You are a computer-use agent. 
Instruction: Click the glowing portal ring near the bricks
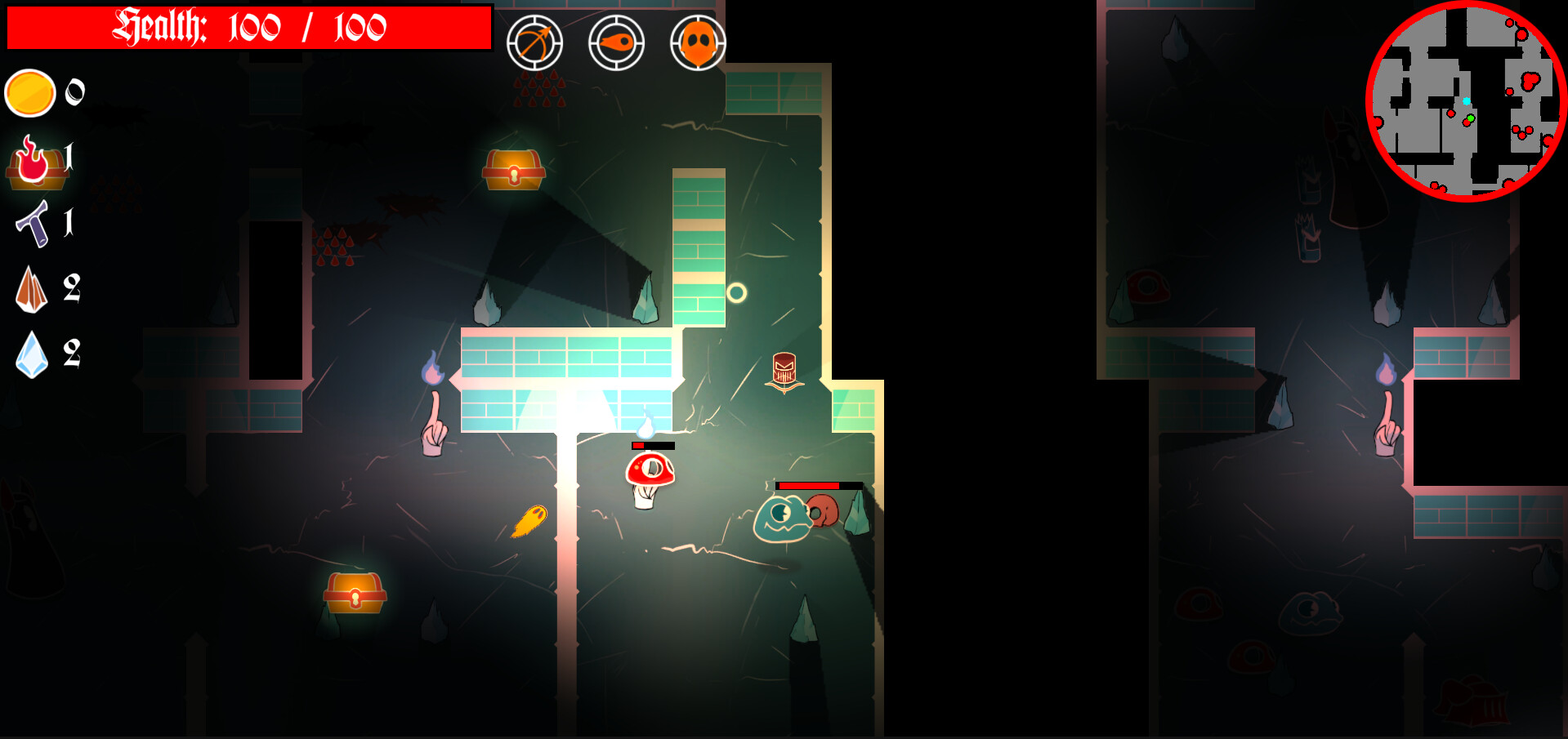coord(736,293)
